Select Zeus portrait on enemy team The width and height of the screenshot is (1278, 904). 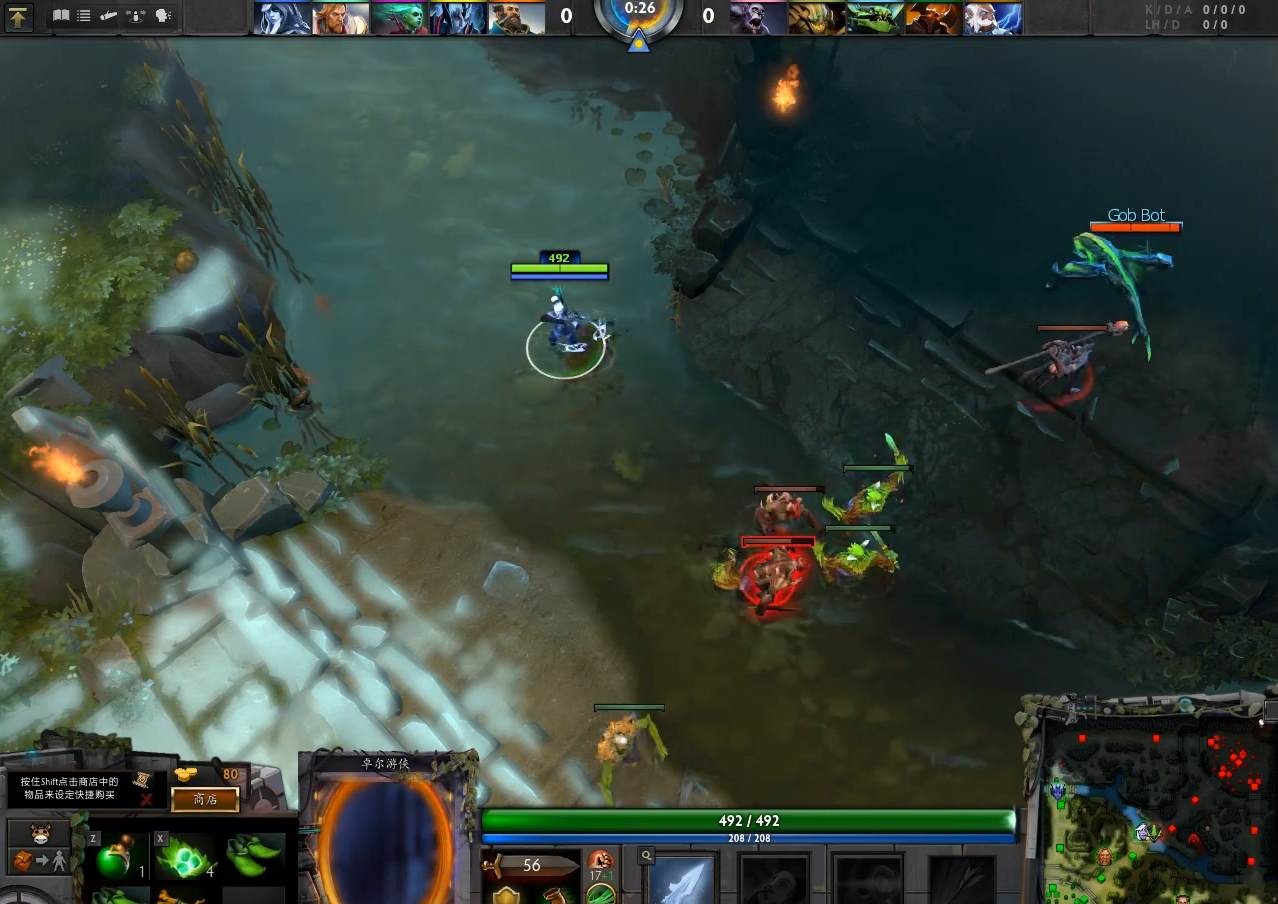tap(992, 18)
